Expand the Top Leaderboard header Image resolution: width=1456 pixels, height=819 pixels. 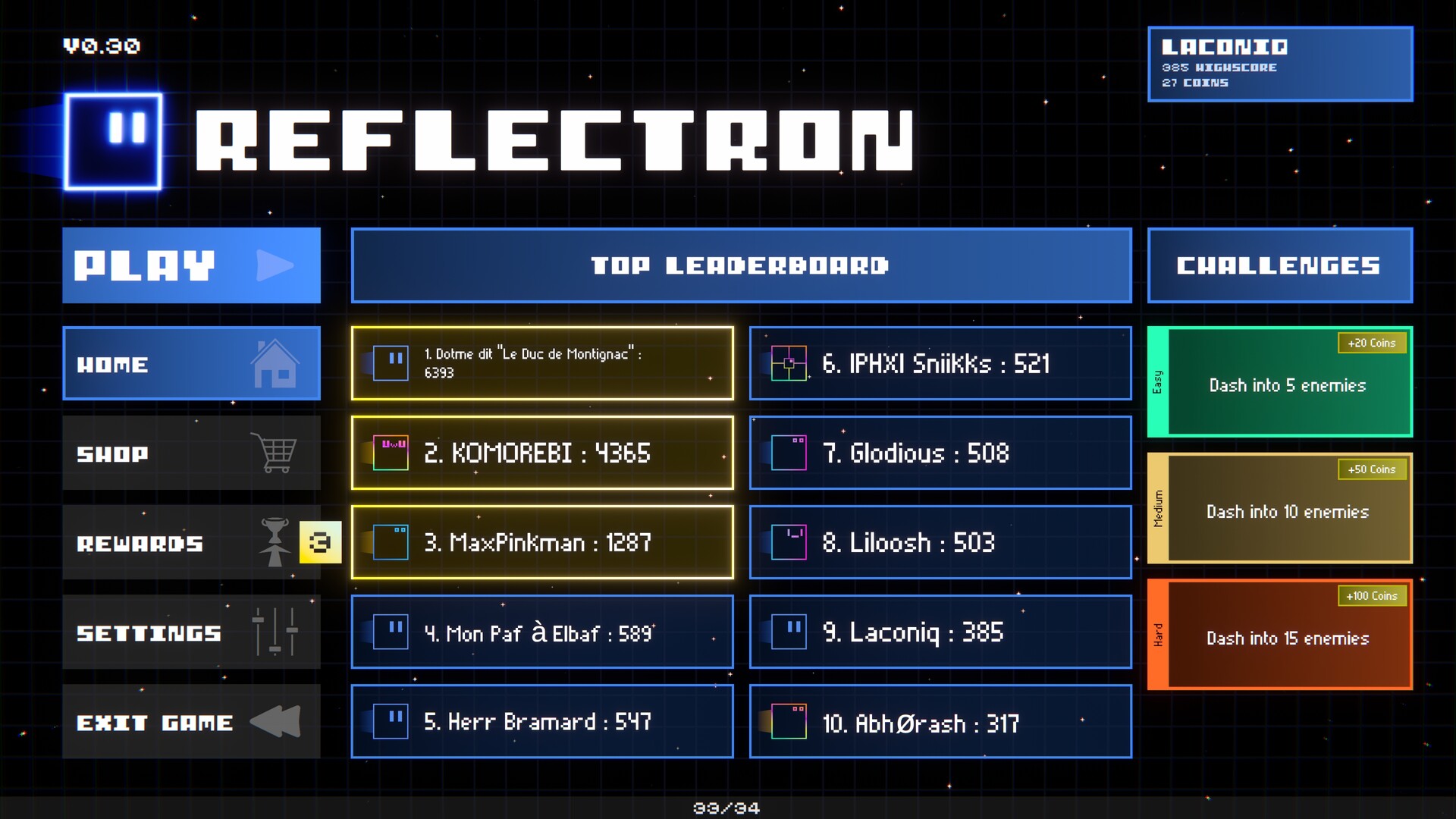[740, 265]
